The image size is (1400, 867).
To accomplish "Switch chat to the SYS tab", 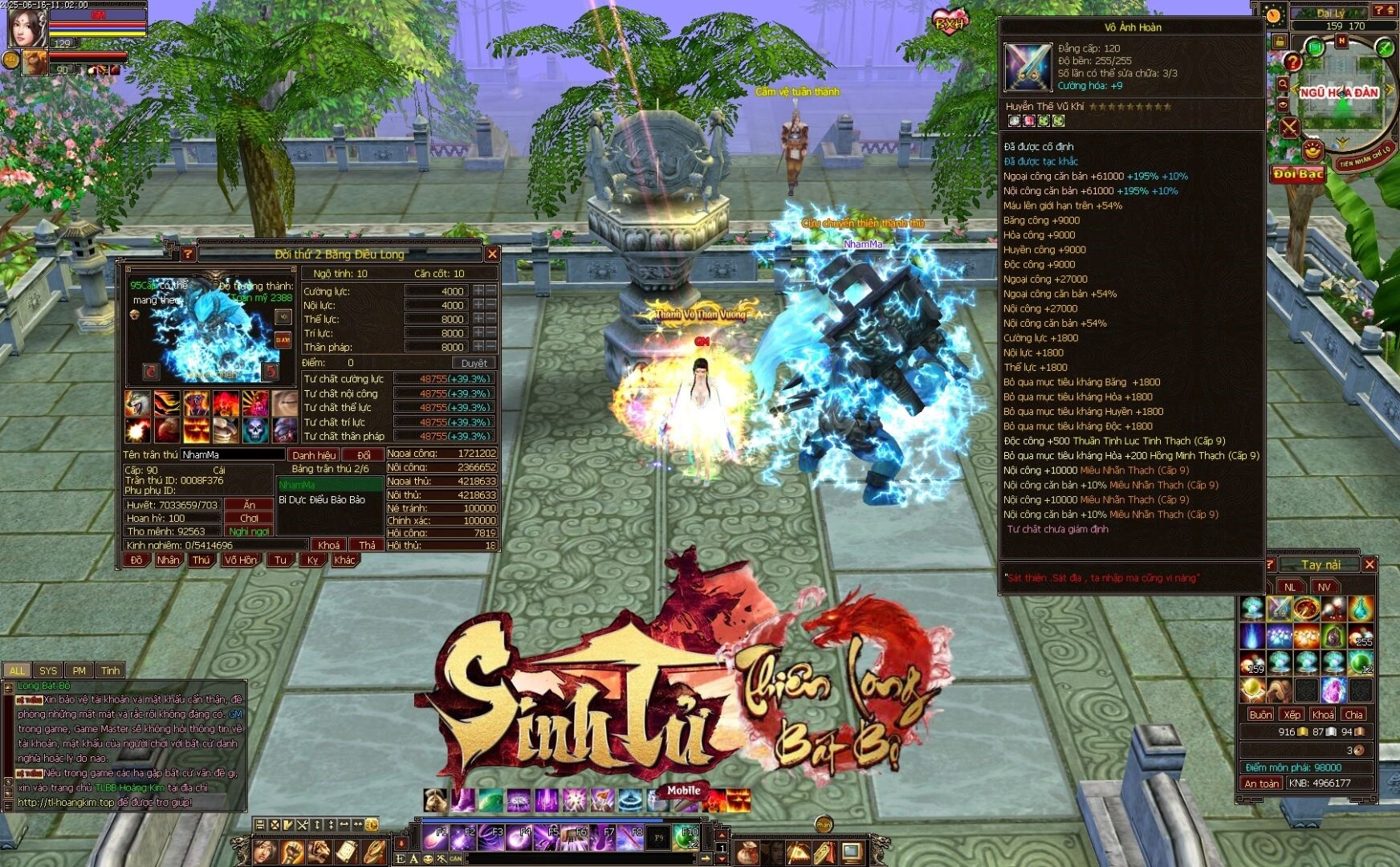I will (x=48, y=670).
